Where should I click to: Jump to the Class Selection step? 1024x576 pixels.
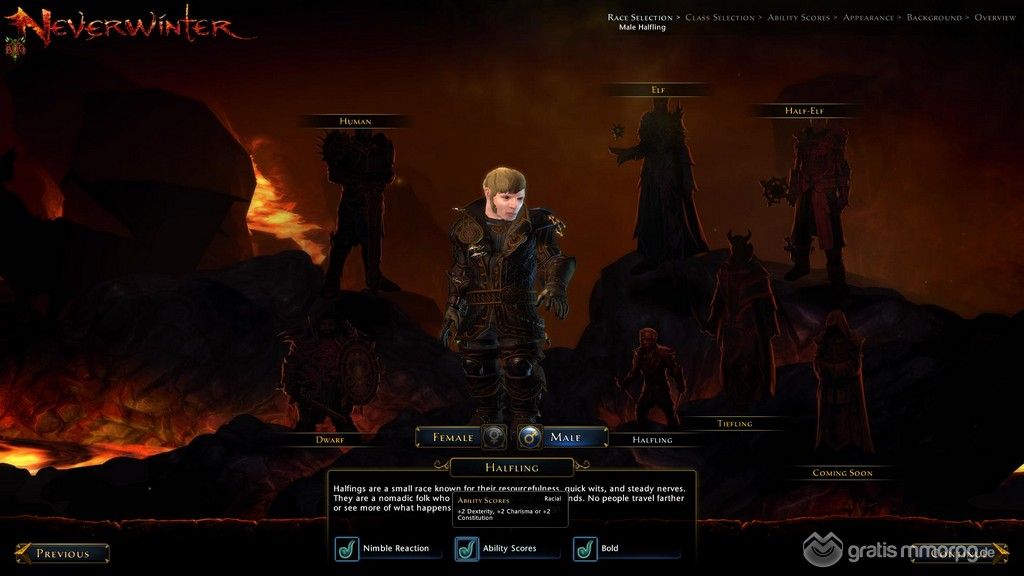click(720, 18)
